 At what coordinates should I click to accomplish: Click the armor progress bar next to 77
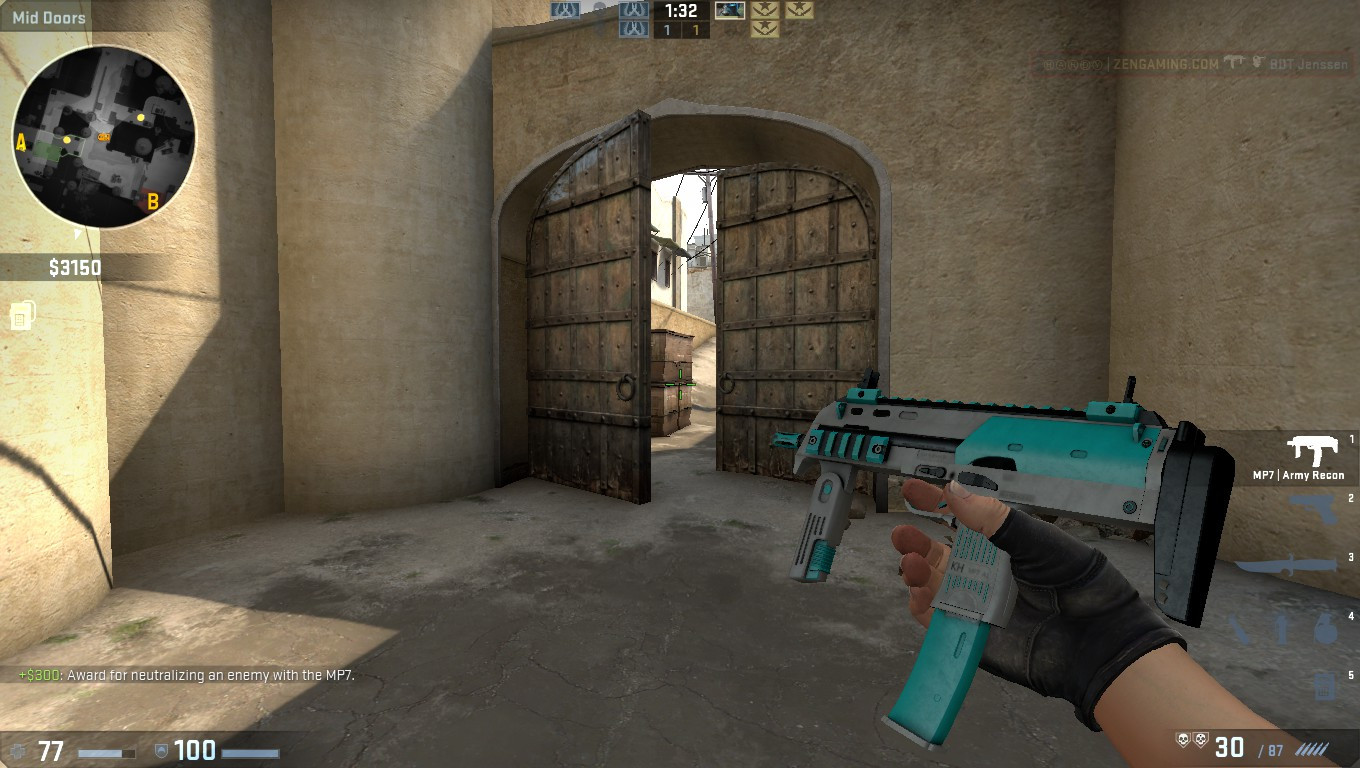click(x=106, y=753)
